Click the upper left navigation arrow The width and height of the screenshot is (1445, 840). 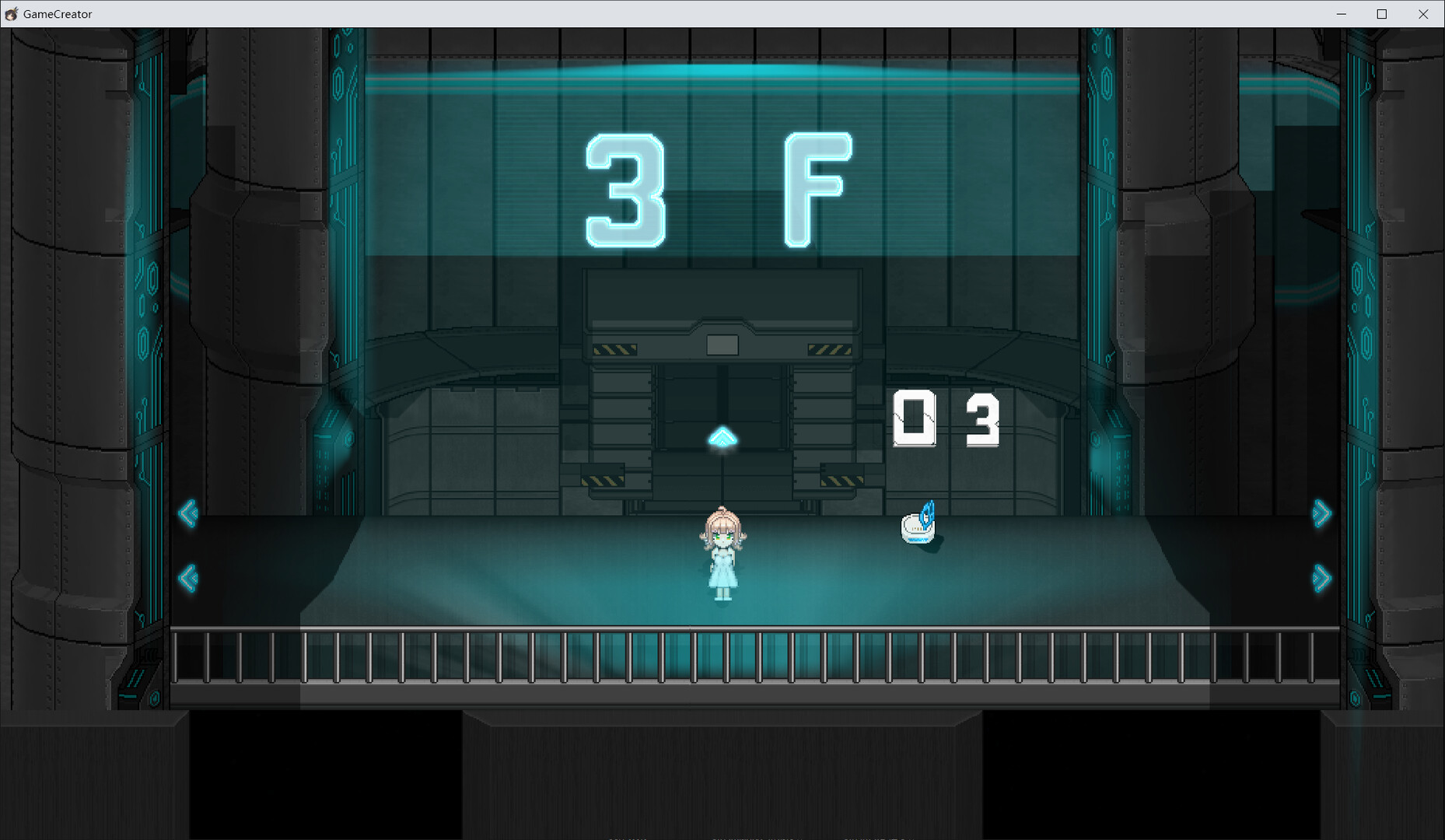pyautogui.click(x=189, y=513)
